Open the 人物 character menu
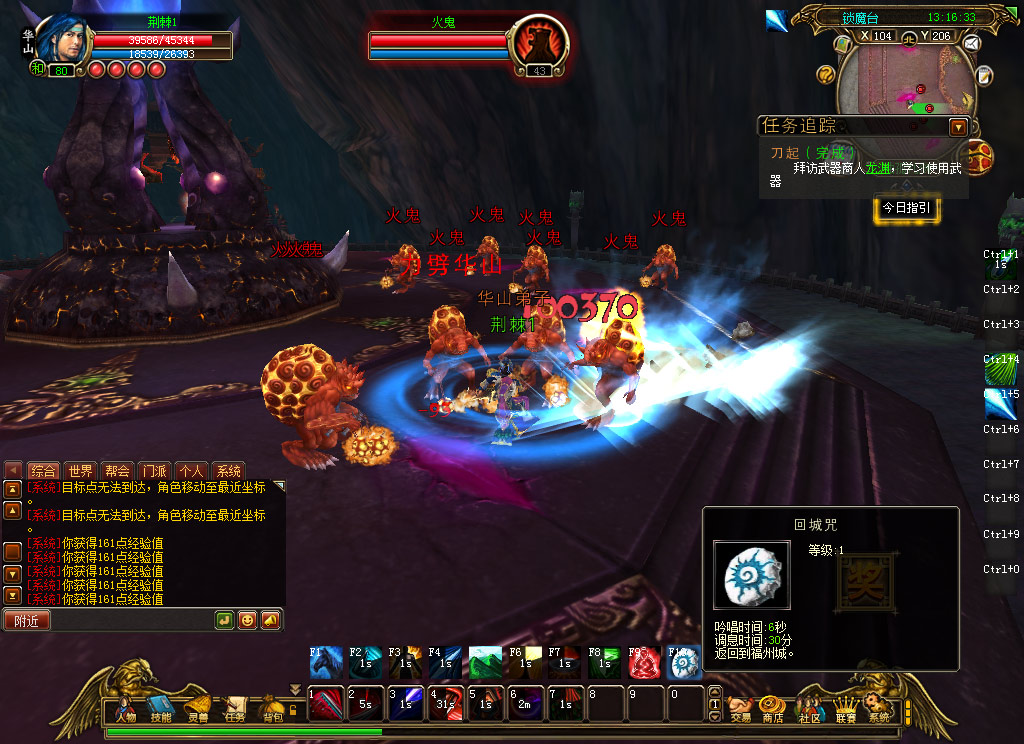Screen dimensions: 1024x744 pos(125,709)
